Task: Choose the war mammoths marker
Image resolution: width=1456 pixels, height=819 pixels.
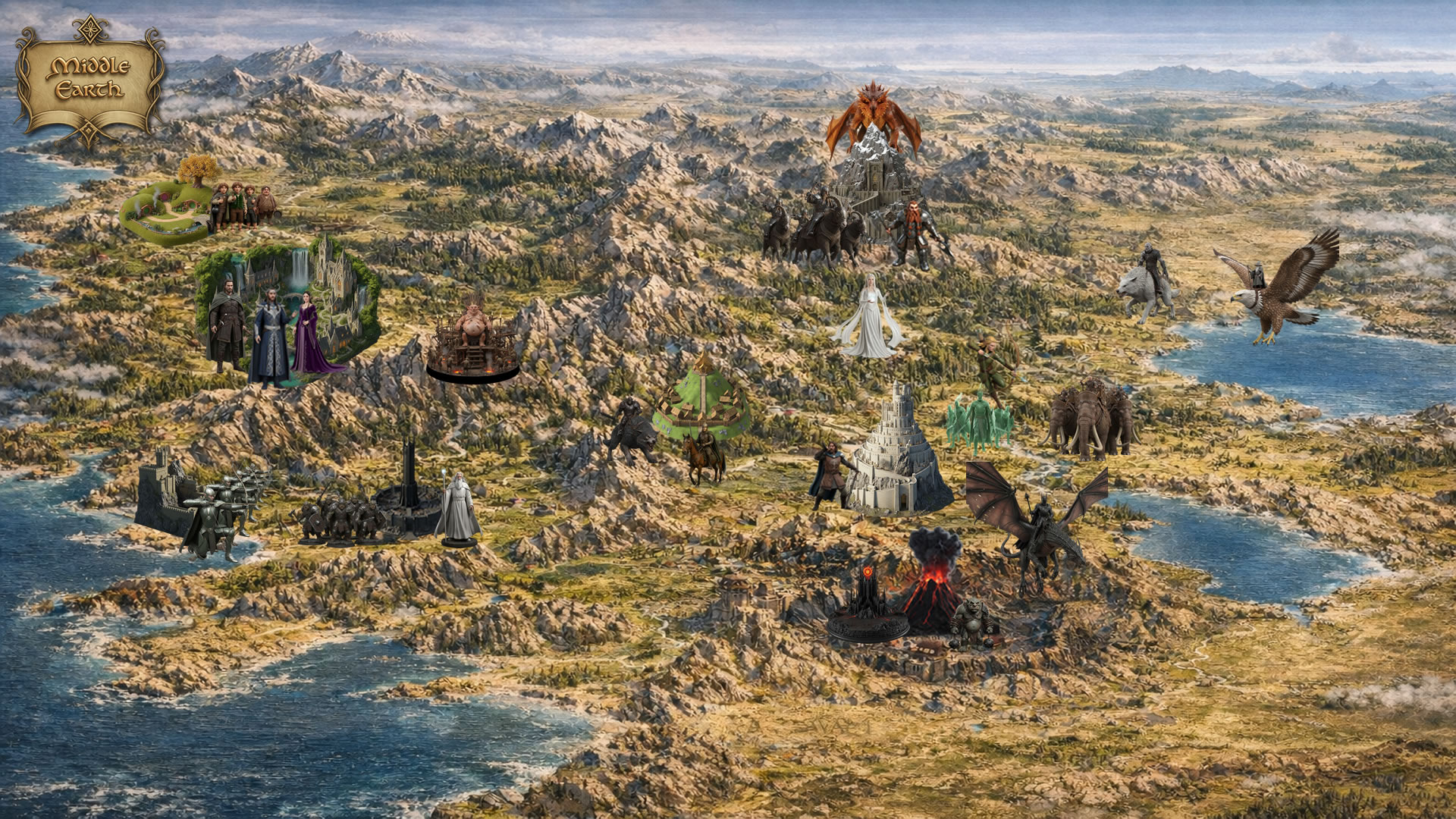Action: (x=1090, y=419)
